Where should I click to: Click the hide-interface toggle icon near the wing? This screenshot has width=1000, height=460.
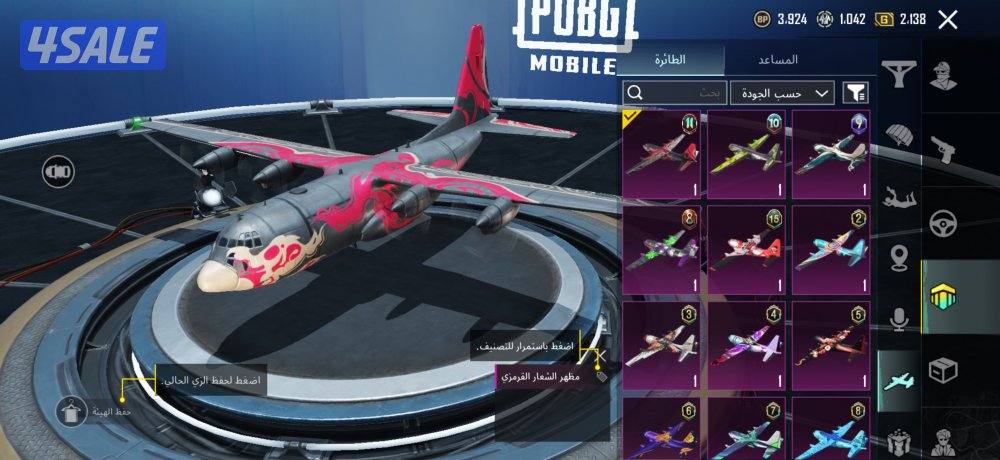coord(57,172)
